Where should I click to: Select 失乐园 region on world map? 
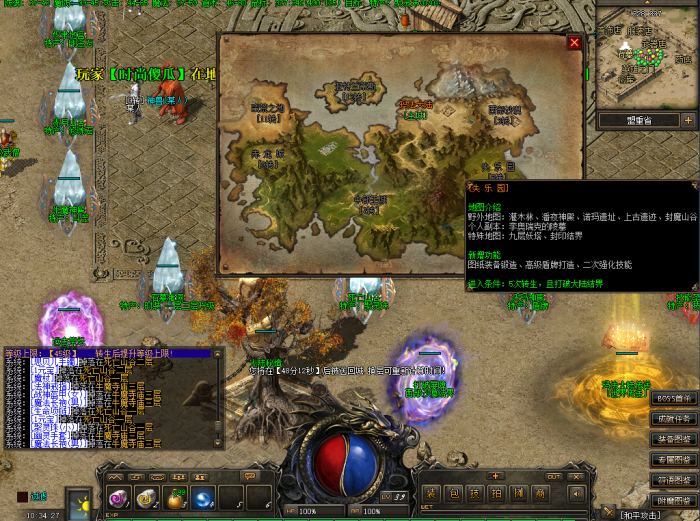pyautogui.click(x=497, y=167)
